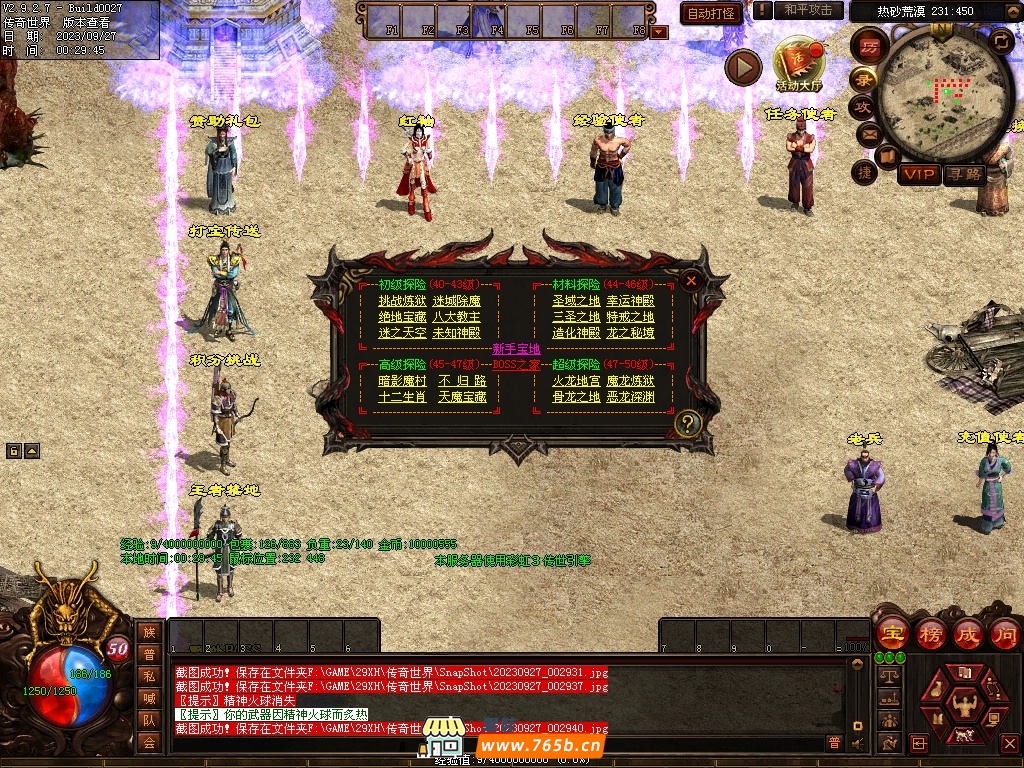
Task: Toggle the 自动打怪 auto-fight button
Action: coord(711,13)
